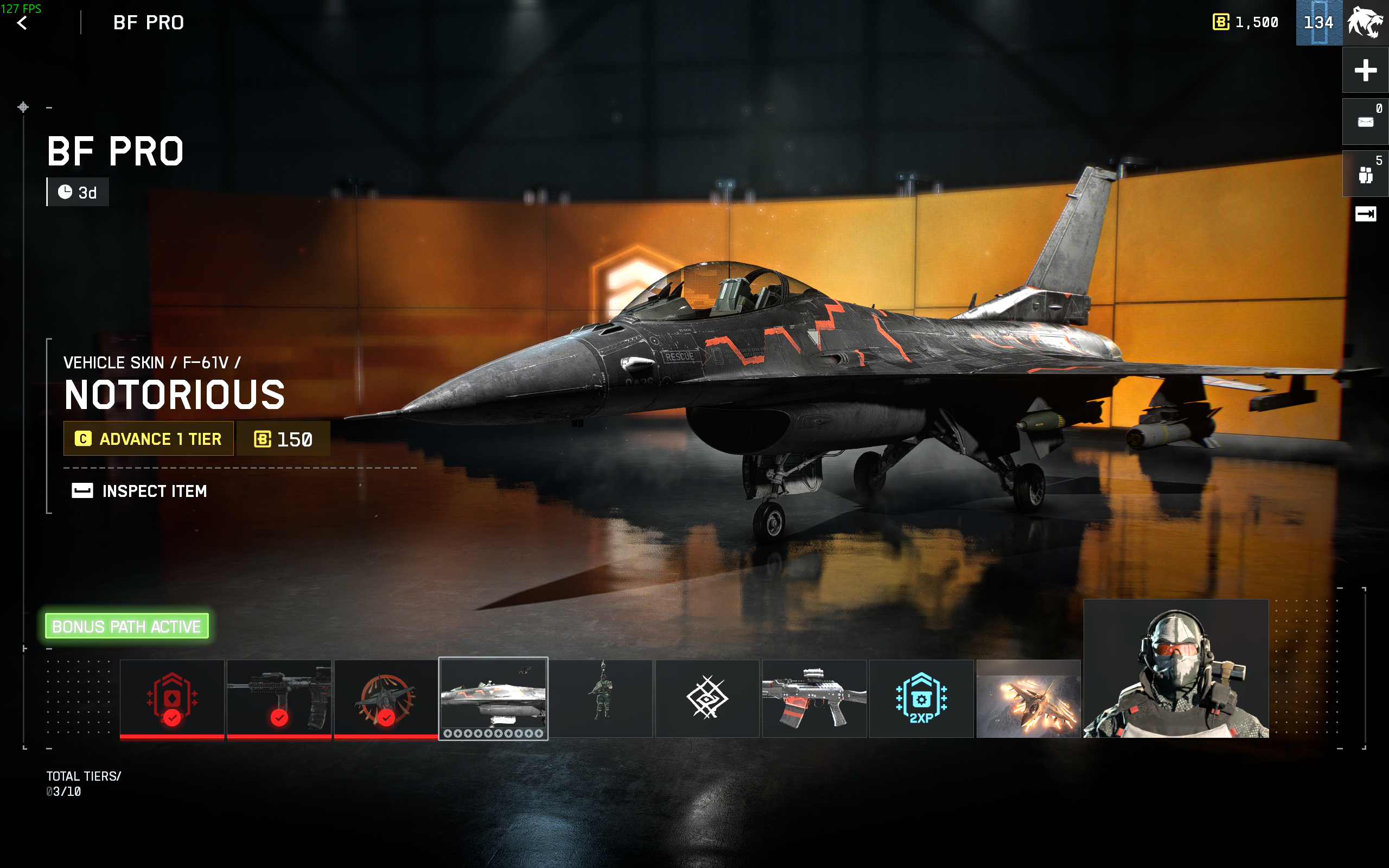The width and height of the screenshot is (1389, 868).
Task: Open the 1,500 currency balance
Action: (x=1246, y=22)
